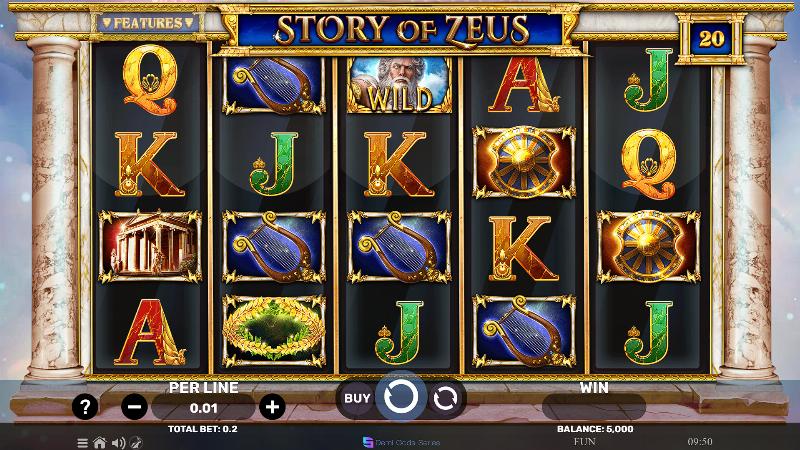Activate the autoplay spin button
Screen dimensions: 800x450
(x=445, y=398)
